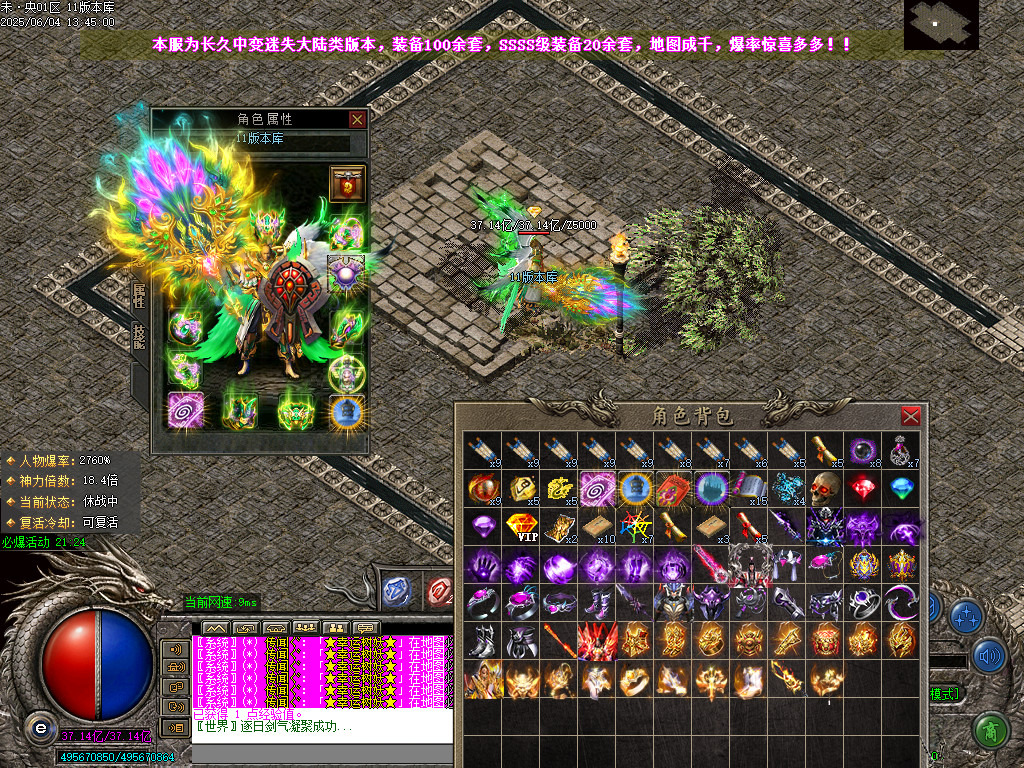Close the 角色属性 character panel
Viewport: 1024px width, 768px height.
pyautogui.click(x=357, y=119)
